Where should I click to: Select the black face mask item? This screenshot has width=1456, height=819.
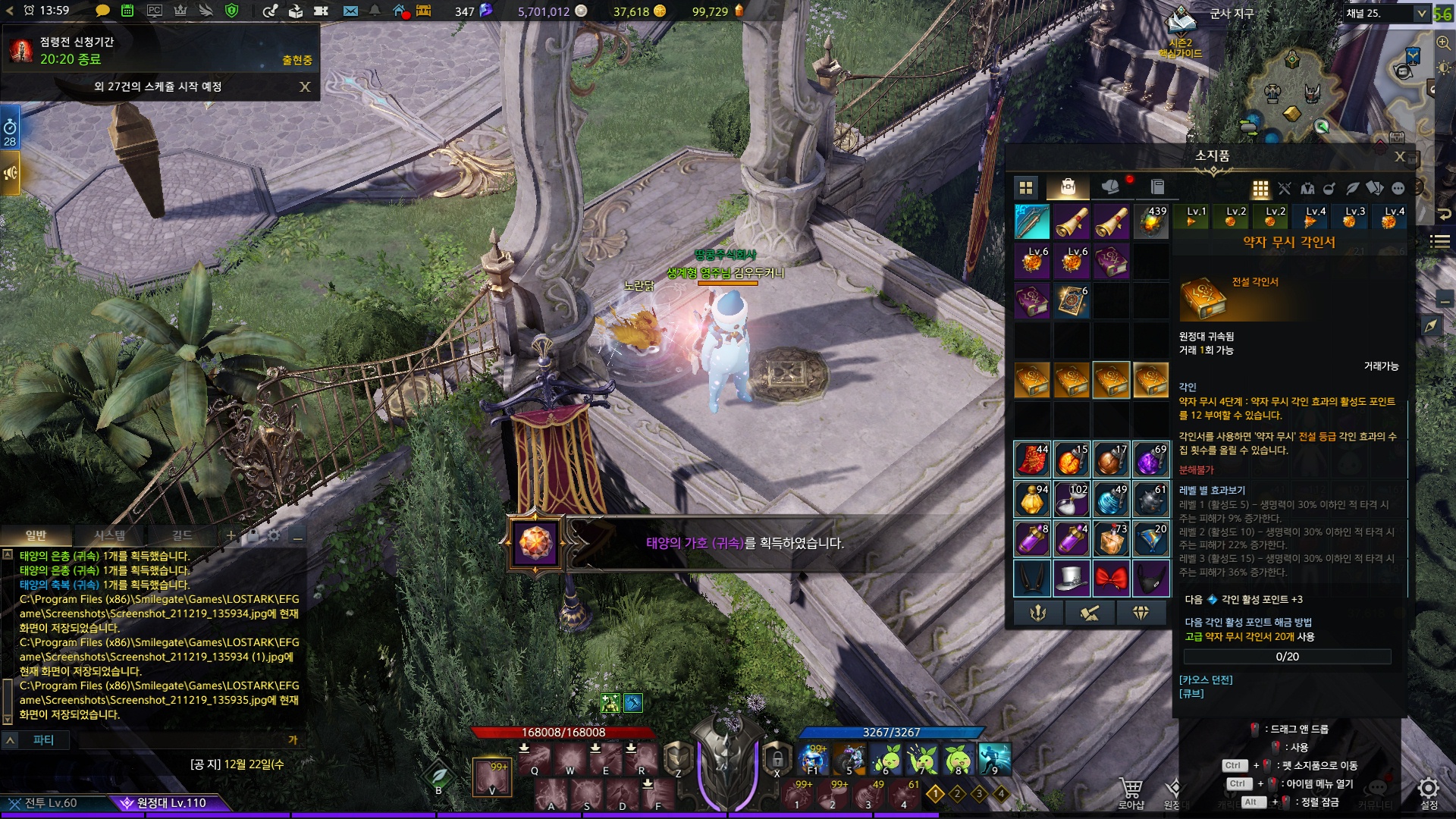coord(1150,579)
